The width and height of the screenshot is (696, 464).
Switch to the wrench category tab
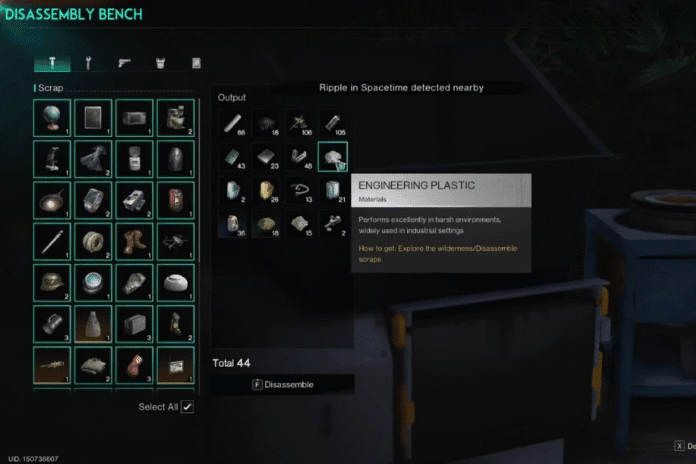[x=88, y=63]
